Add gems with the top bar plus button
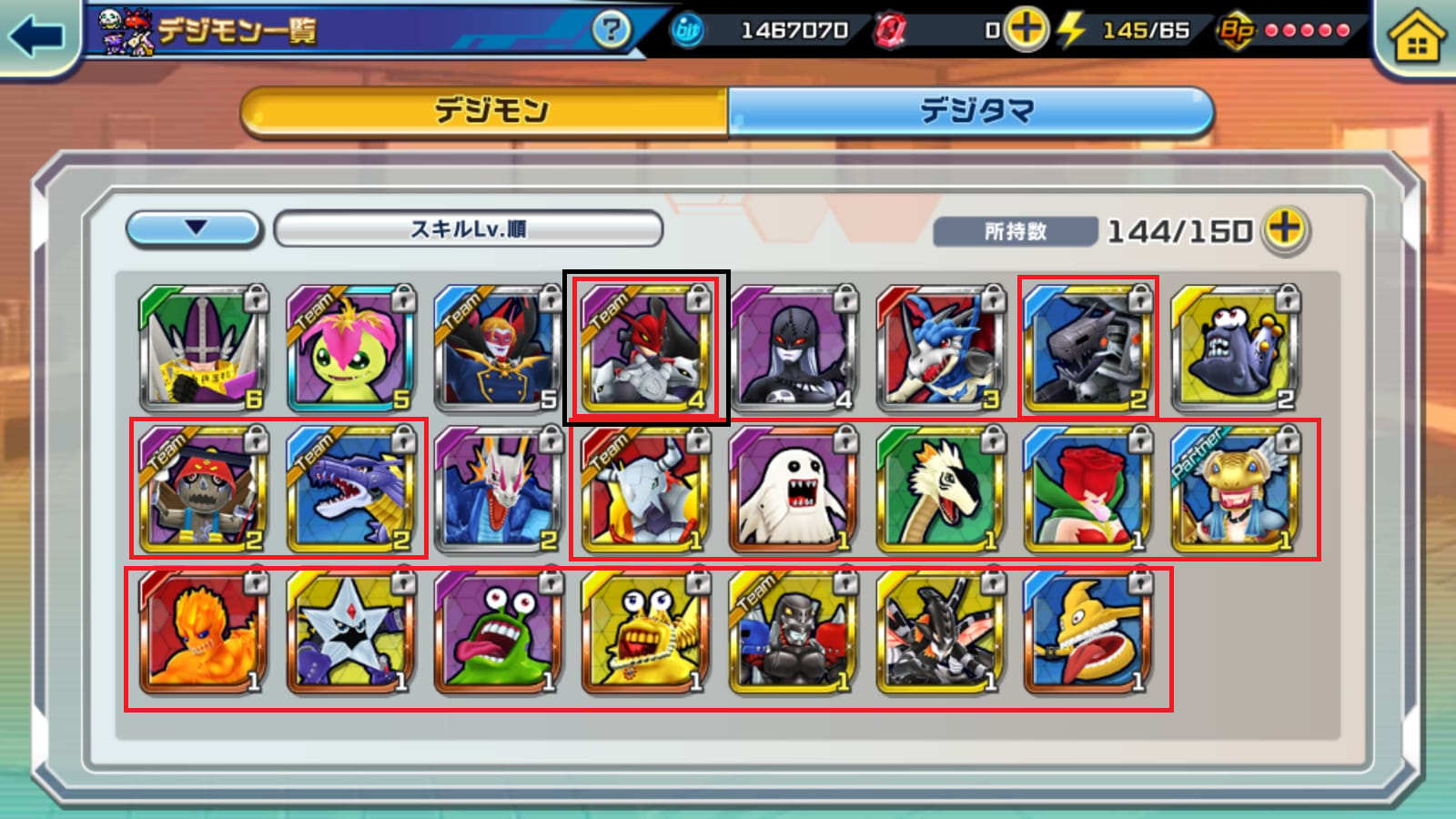 (x=1026, y=30)
